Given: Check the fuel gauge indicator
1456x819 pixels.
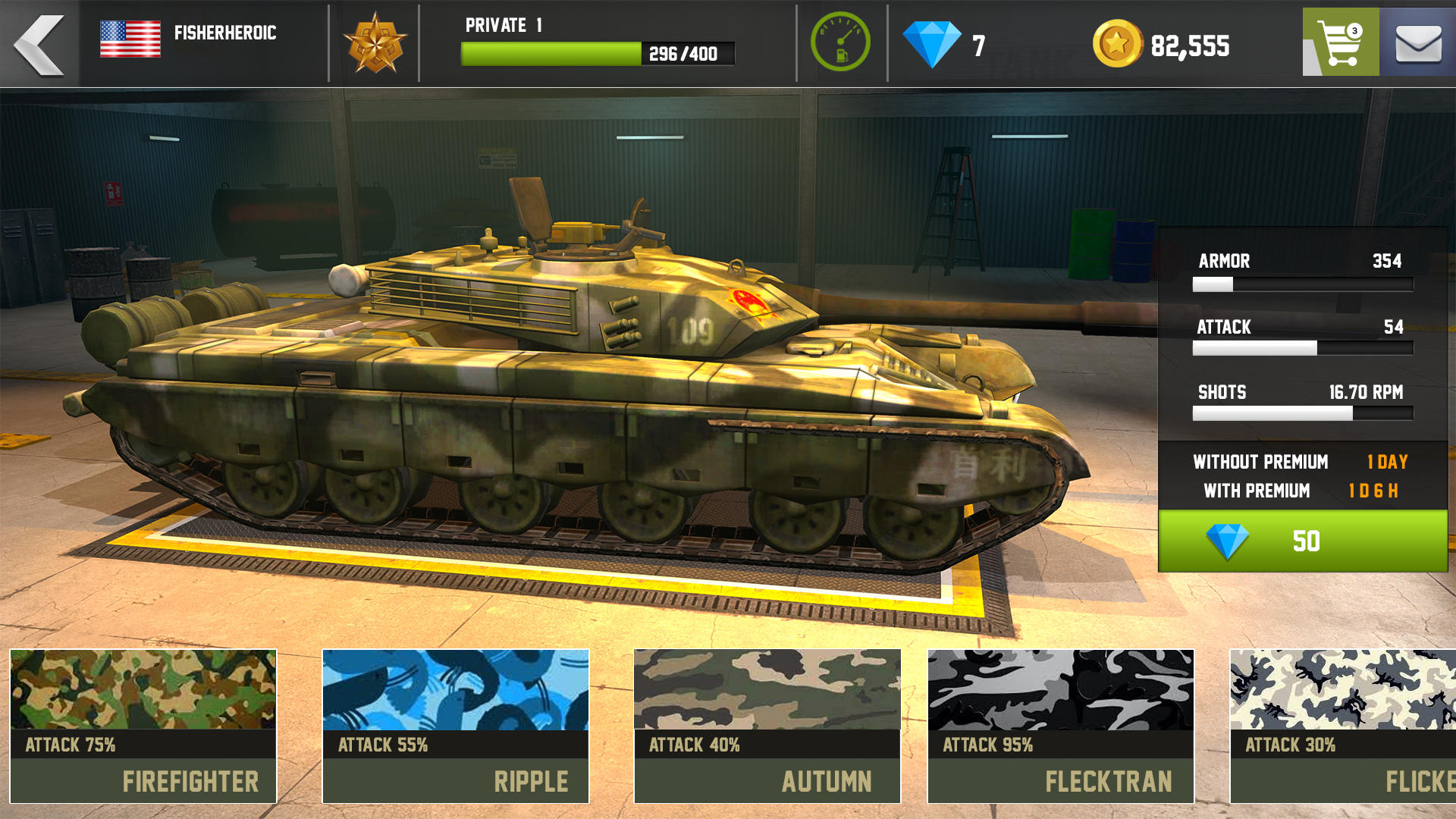Looking at the screenshot, I should click(839, 43).
